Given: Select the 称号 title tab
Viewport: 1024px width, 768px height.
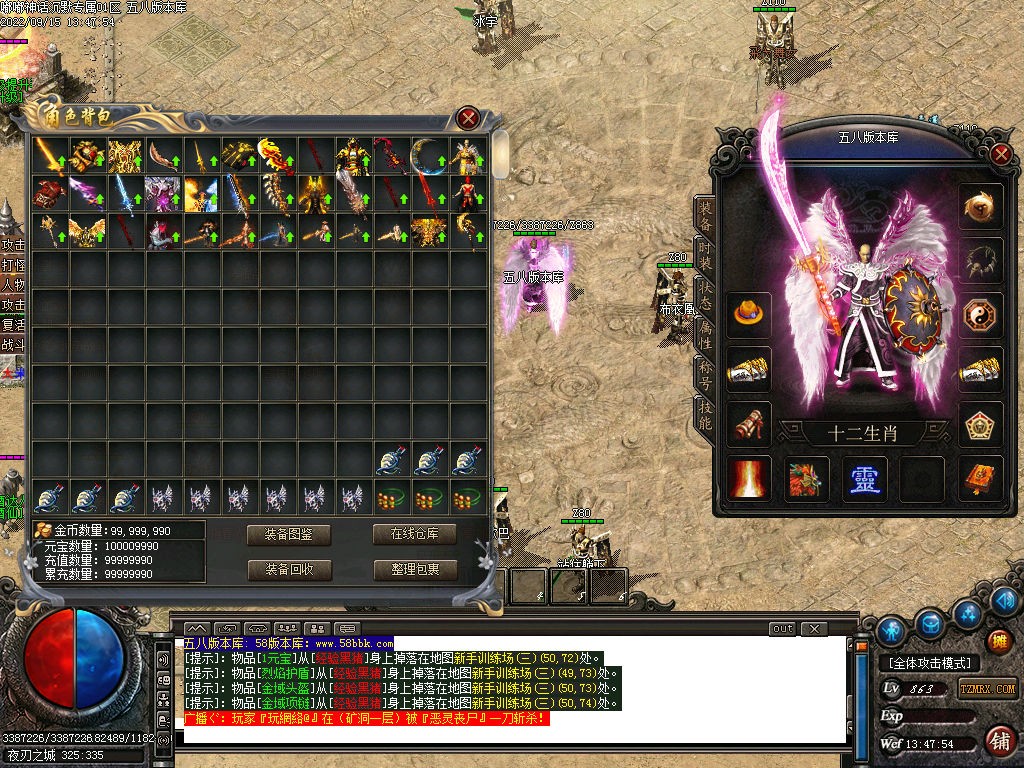Looking at the screenshot, I should (x=705, y=373).
